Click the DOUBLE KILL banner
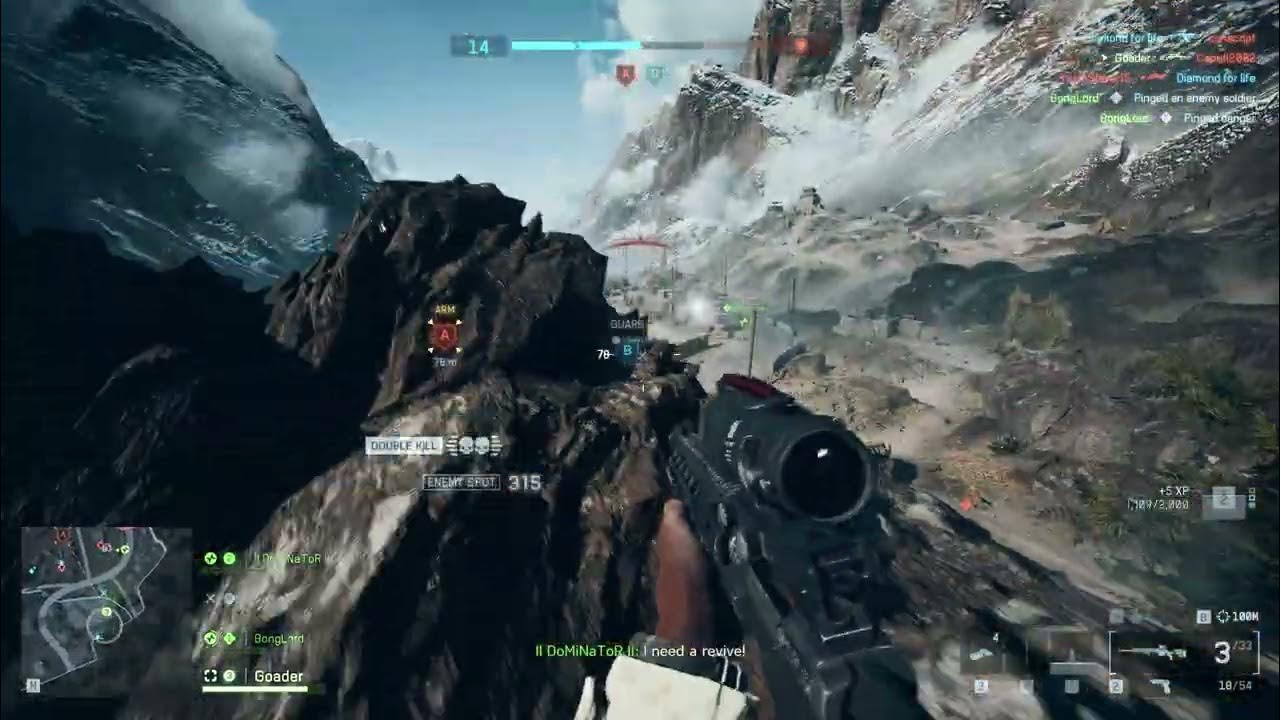Image resolution: width=1280 pixels, height=720 pixels. click(403, 446)
